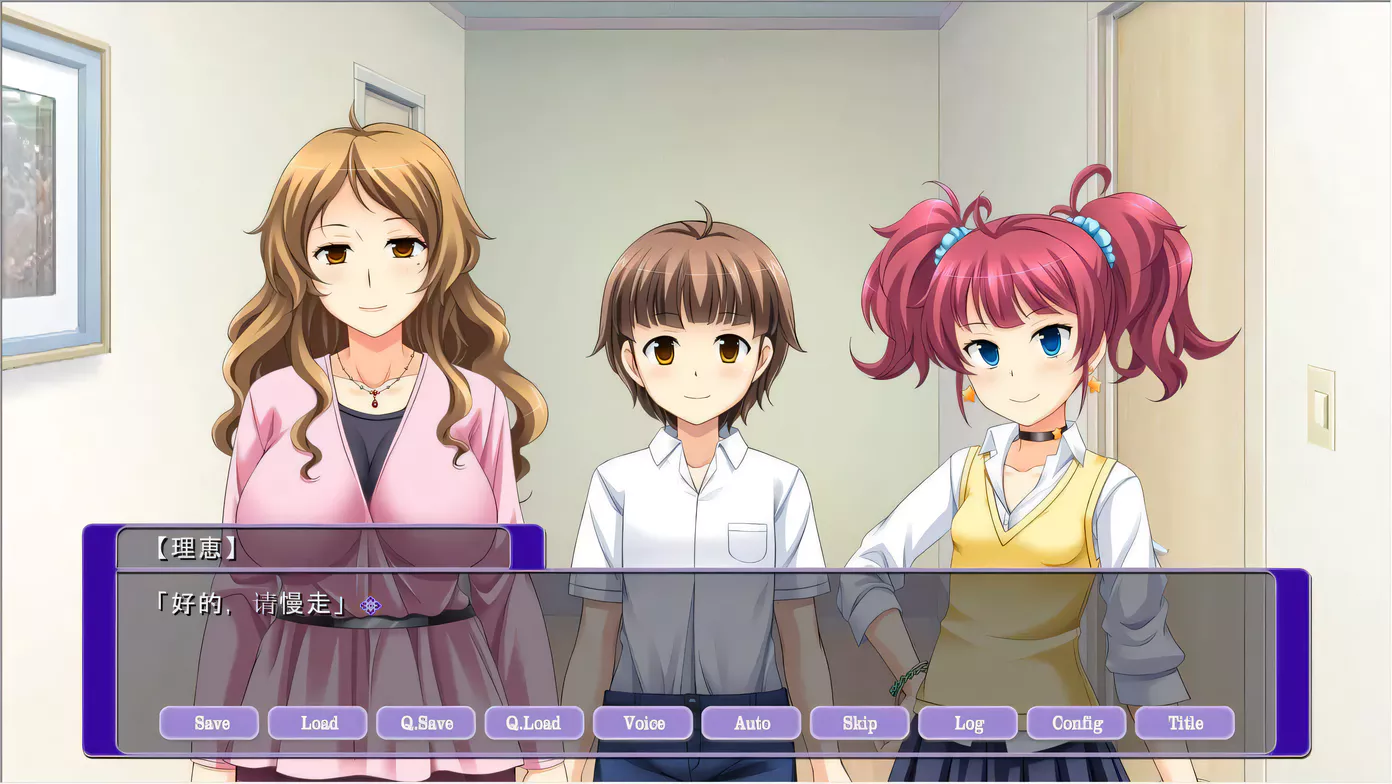
Task: Toggle Auto mode
Action: pyautogui.click(x=751, y=723)
